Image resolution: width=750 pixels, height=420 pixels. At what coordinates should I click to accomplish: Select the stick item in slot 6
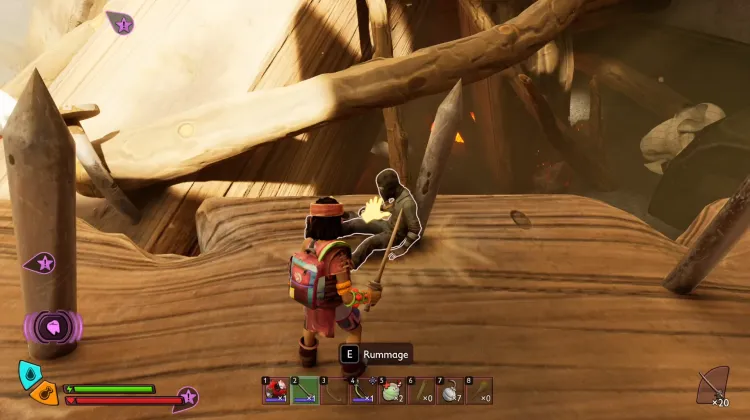click(x=420, y=391)
